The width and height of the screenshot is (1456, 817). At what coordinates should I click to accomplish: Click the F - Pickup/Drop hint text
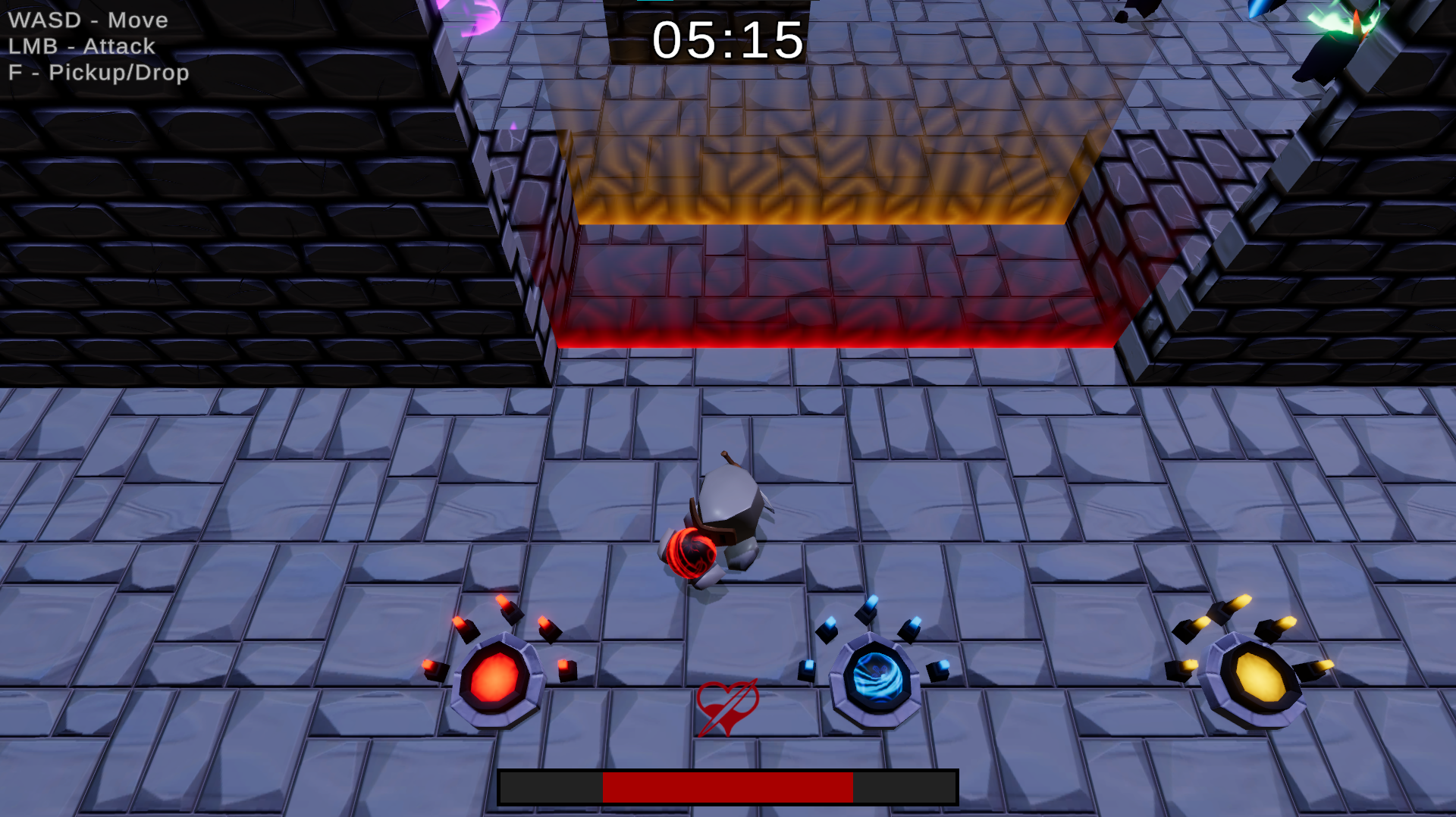(x=99, y=73)
